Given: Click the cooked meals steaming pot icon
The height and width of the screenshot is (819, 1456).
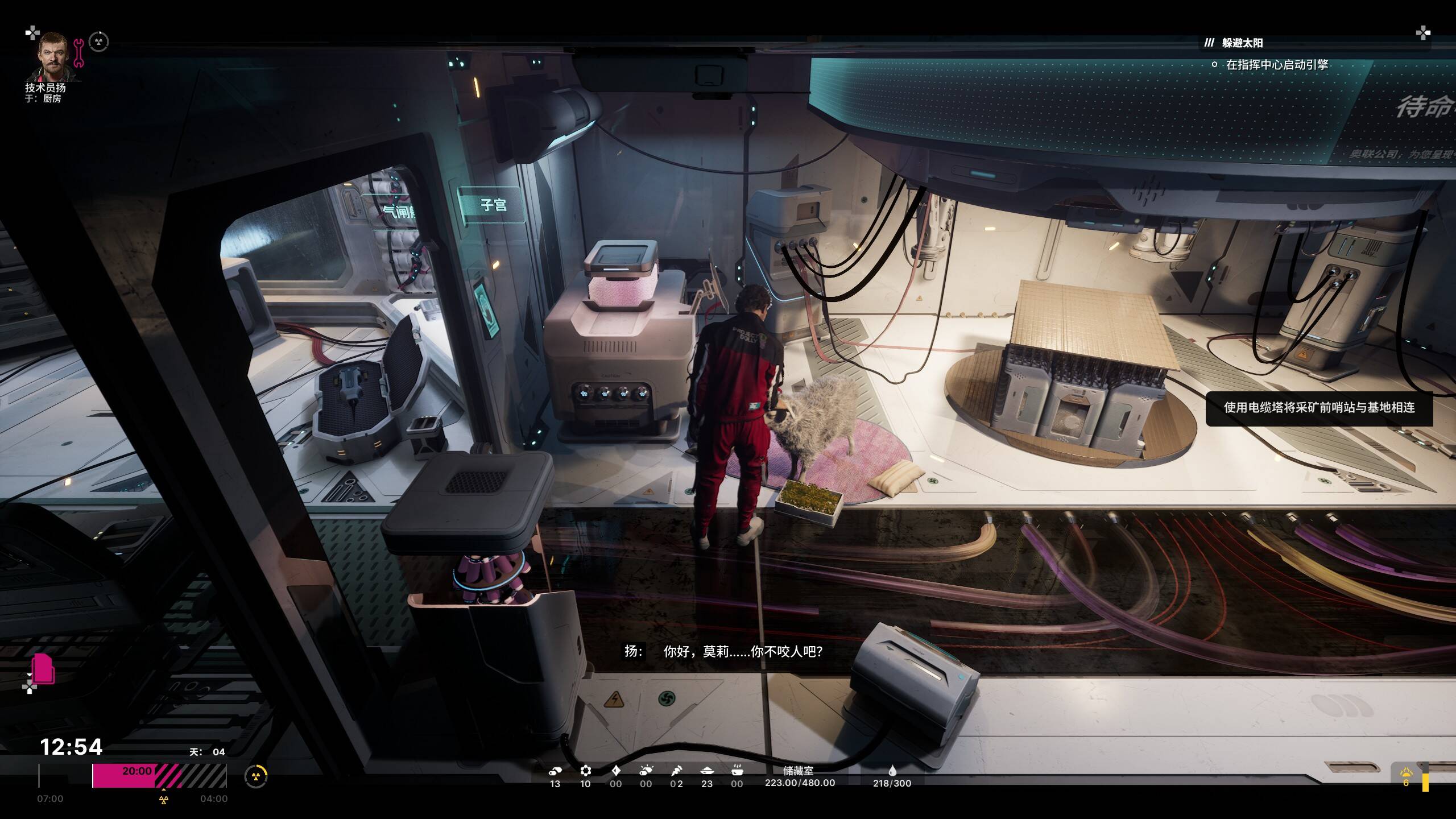Looking at the screenshot, I should [x=737, y=771].
